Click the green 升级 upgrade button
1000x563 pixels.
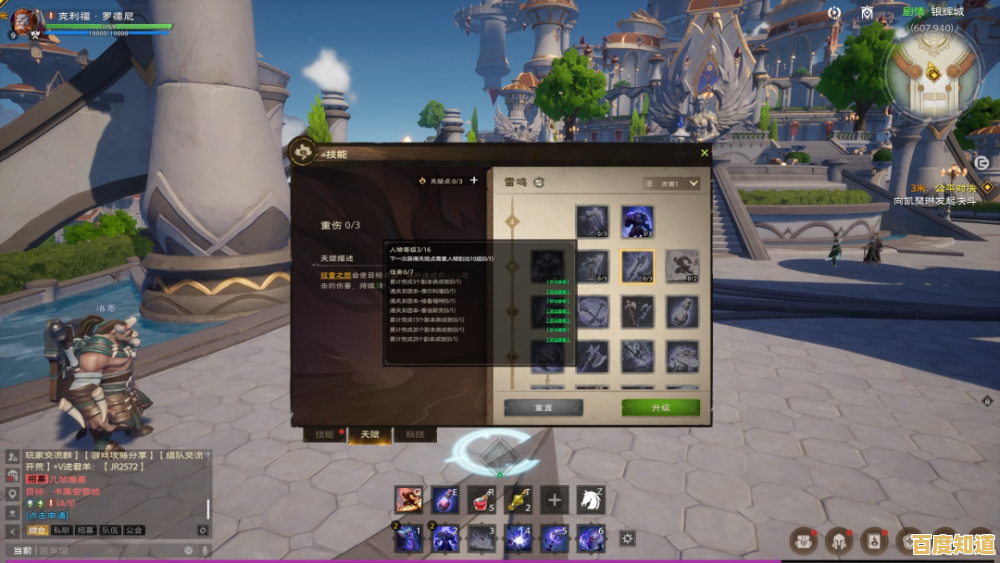[660, 408]
